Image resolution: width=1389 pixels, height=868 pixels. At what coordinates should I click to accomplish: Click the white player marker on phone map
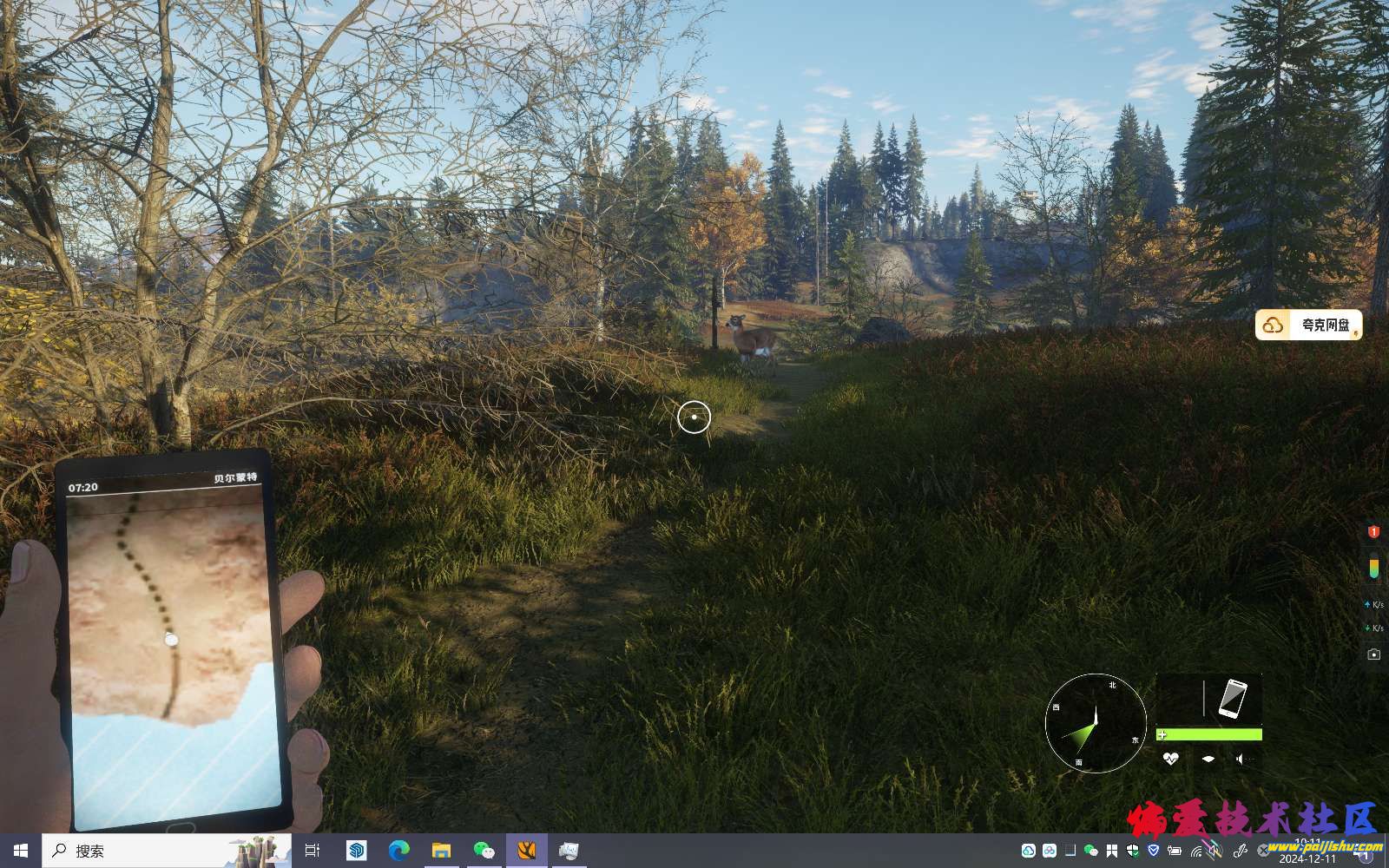[172, 640]
